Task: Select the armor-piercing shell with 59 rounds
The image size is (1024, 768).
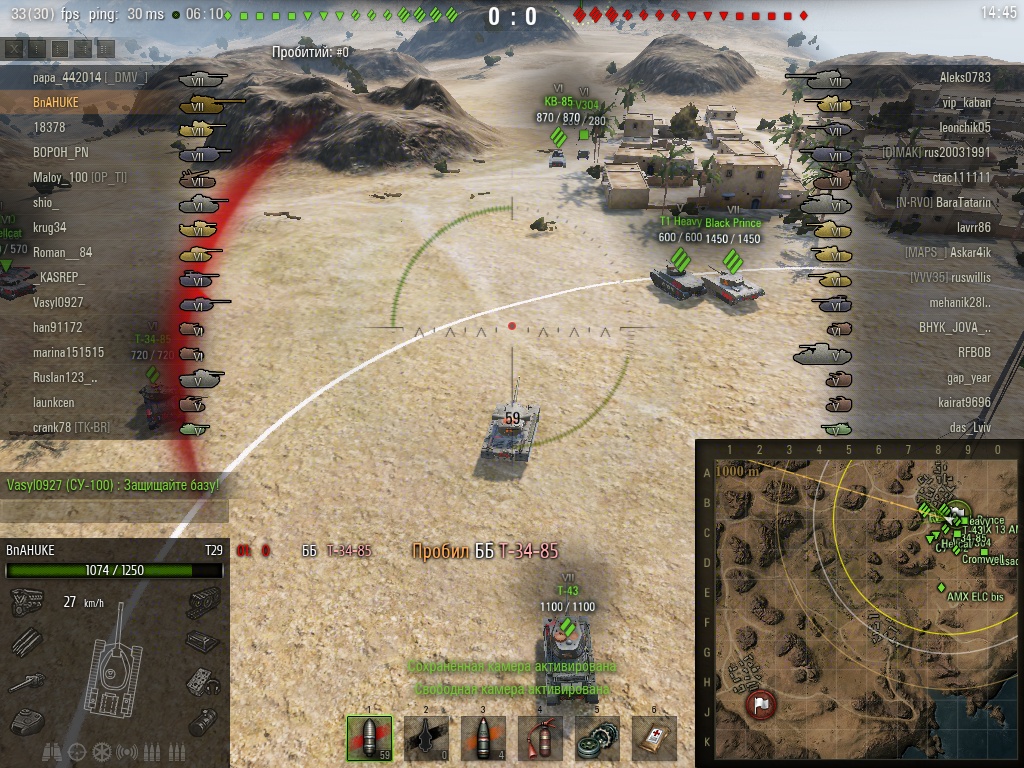Action: pos(369,738)
